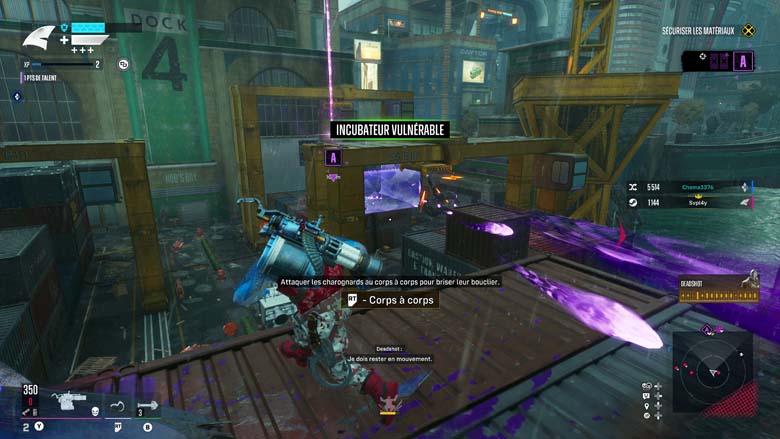Click the skull icon beside the minigun
Image resolution: width=780 pixels, height=439 pixels.
click(95, 411)
